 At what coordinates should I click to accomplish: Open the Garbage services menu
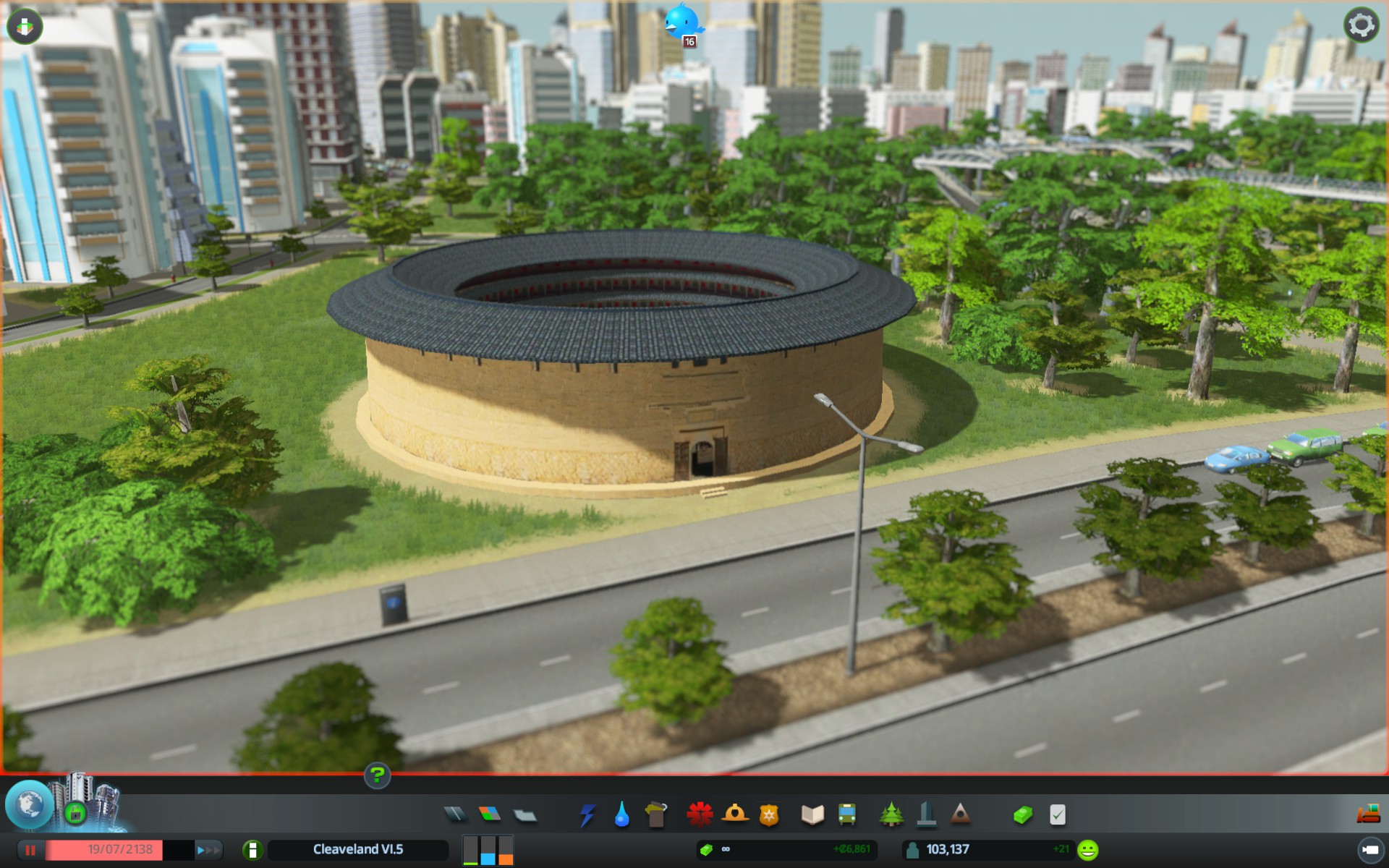[656, 815]
